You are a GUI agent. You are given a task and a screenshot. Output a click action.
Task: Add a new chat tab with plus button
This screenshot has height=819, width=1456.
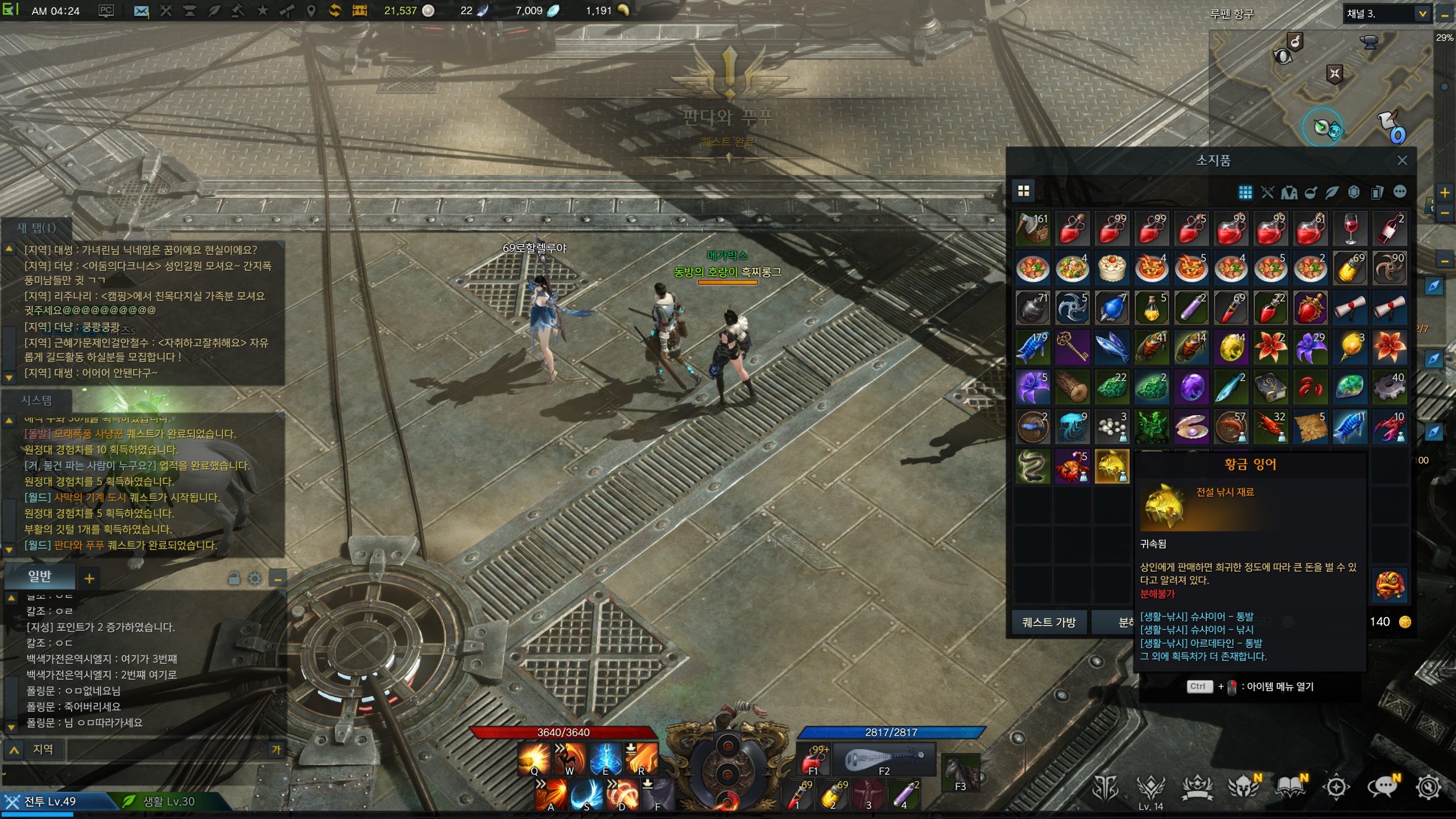click(89, 579)
